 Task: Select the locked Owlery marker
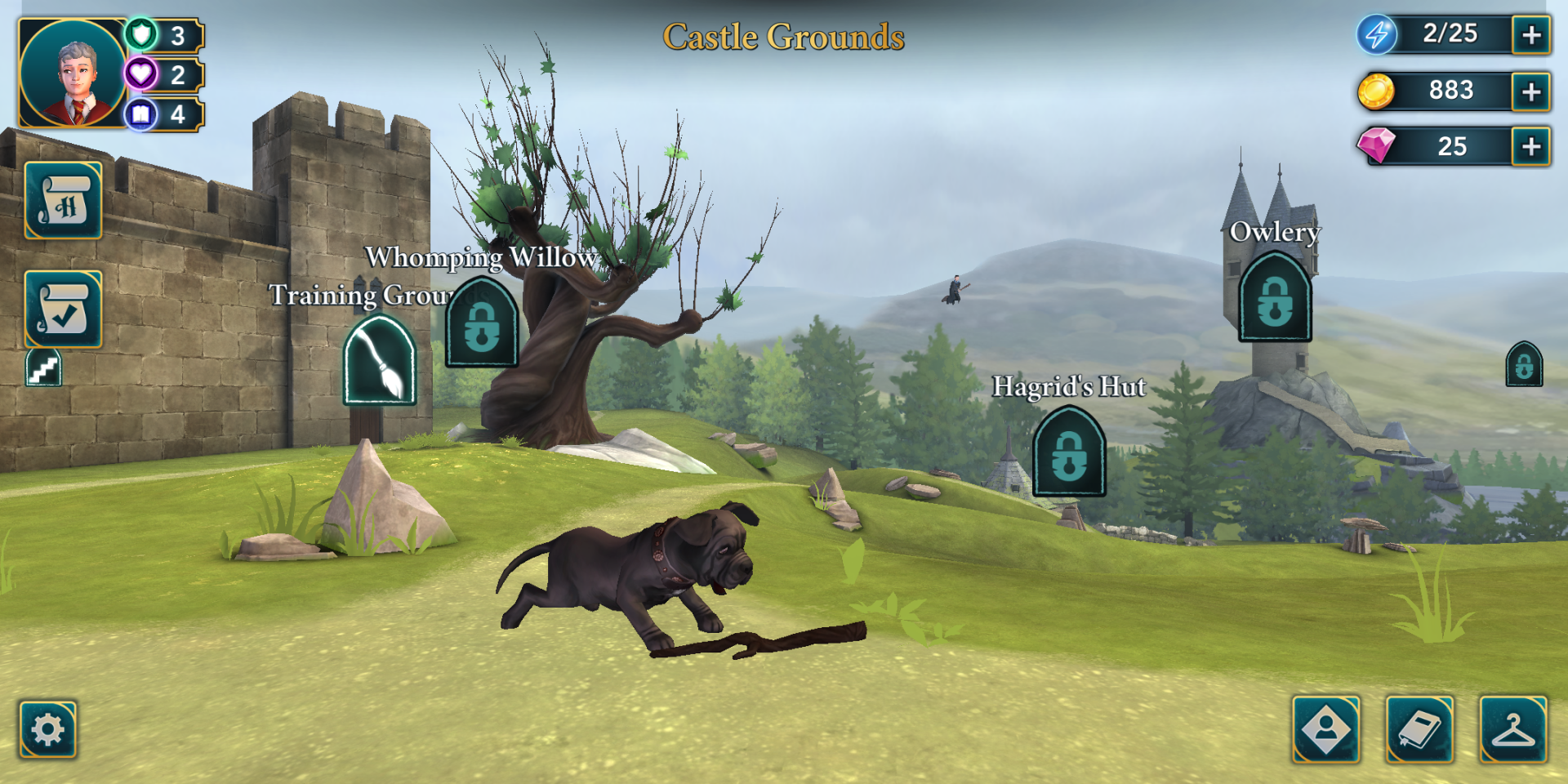(1275, 298)
